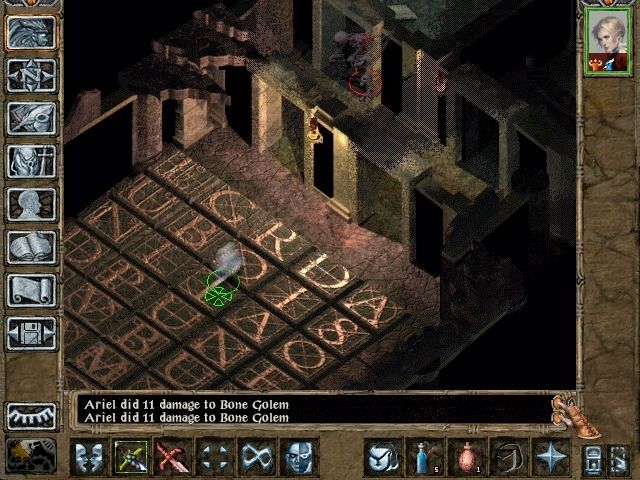Viewport: 640px width, 480px height.
Task: Activate the talk masks action
Action: [x=89, y=457]
